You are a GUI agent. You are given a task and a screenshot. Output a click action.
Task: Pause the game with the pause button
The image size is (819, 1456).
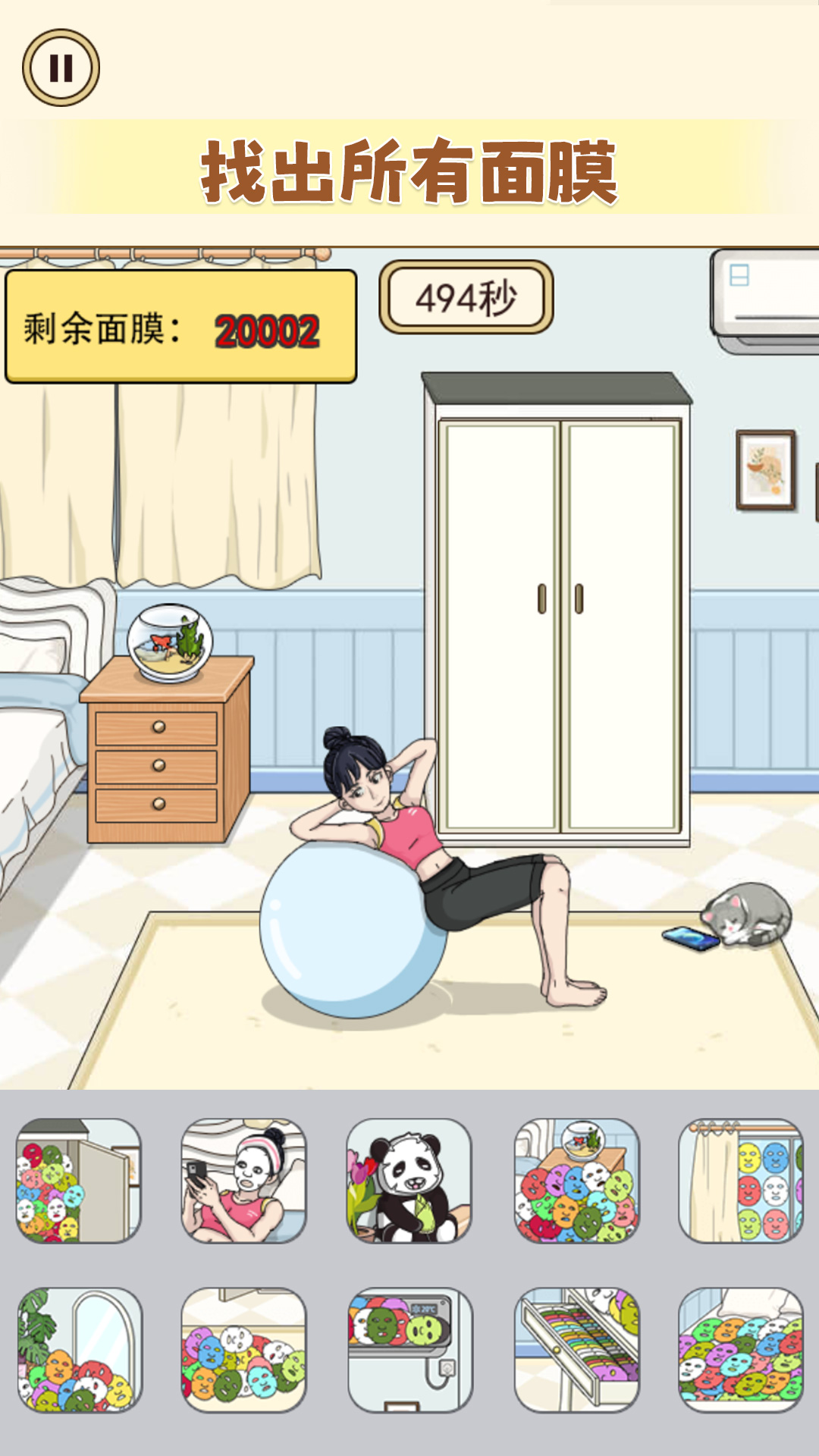[x=61, y=67]
